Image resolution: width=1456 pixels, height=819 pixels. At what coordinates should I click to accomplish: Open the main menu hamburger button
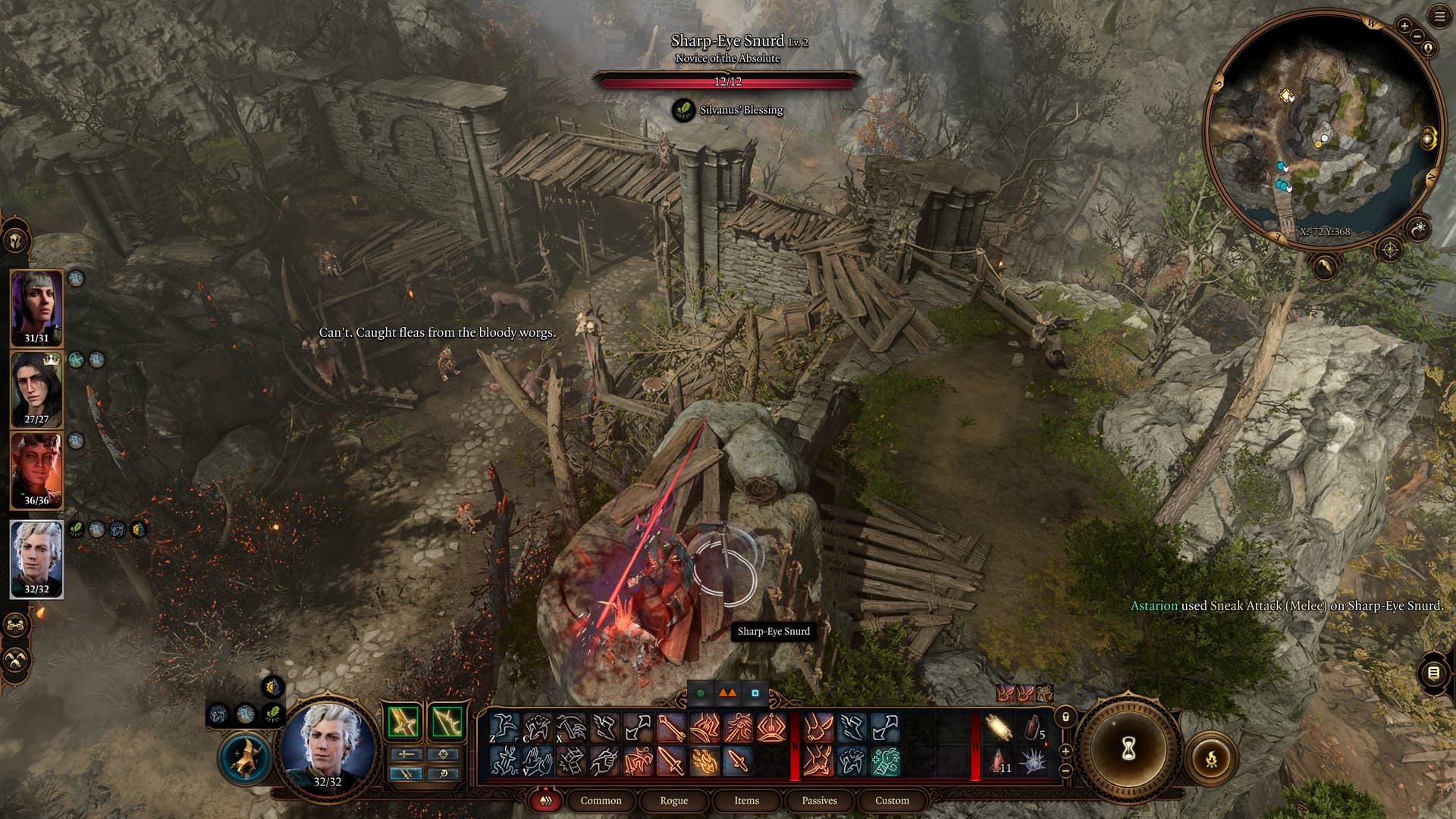tap(1439, 17)
